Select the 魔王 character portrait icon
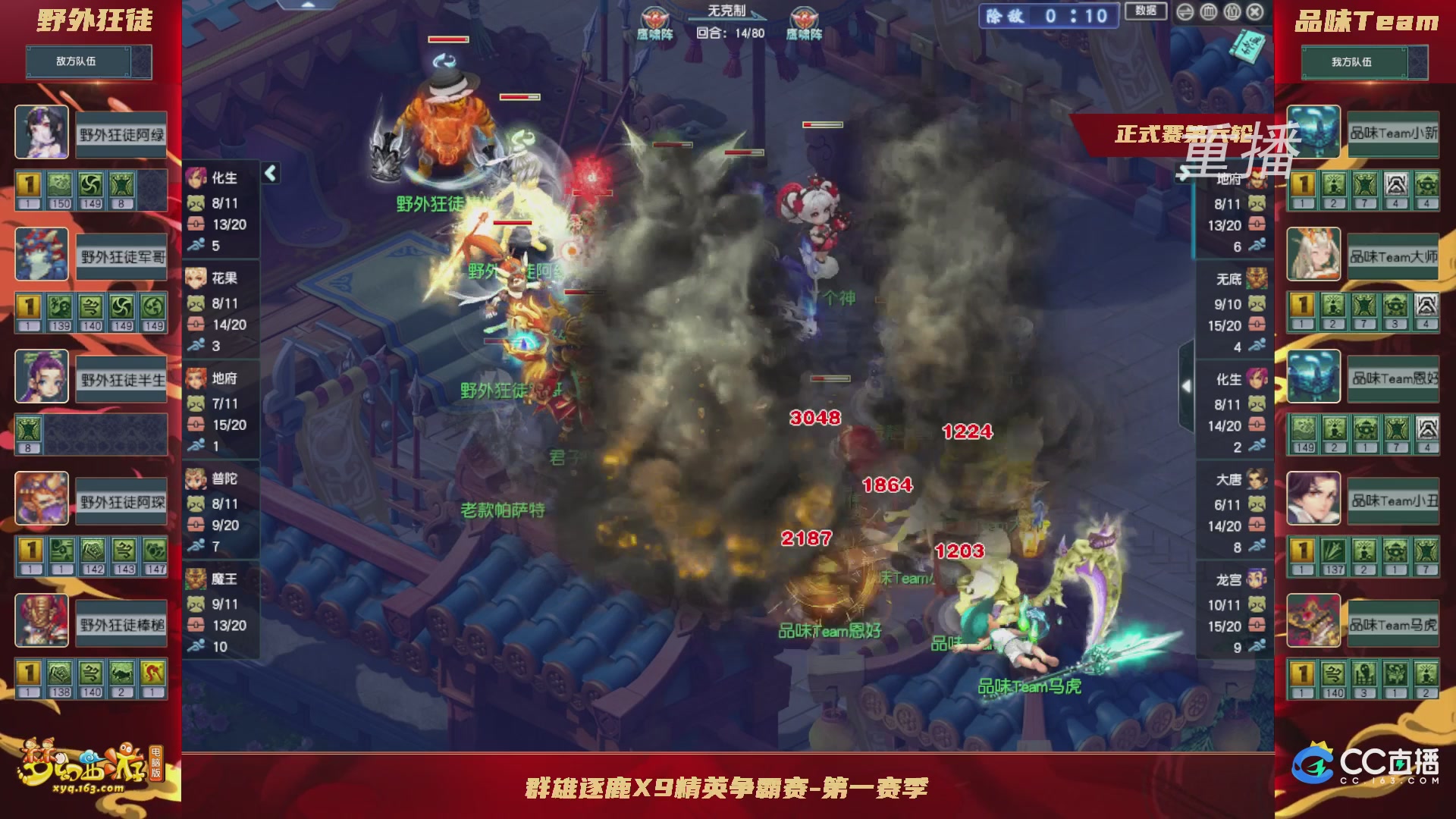Viewport: 1456px width, 819px height. click(x=196, y=580)
